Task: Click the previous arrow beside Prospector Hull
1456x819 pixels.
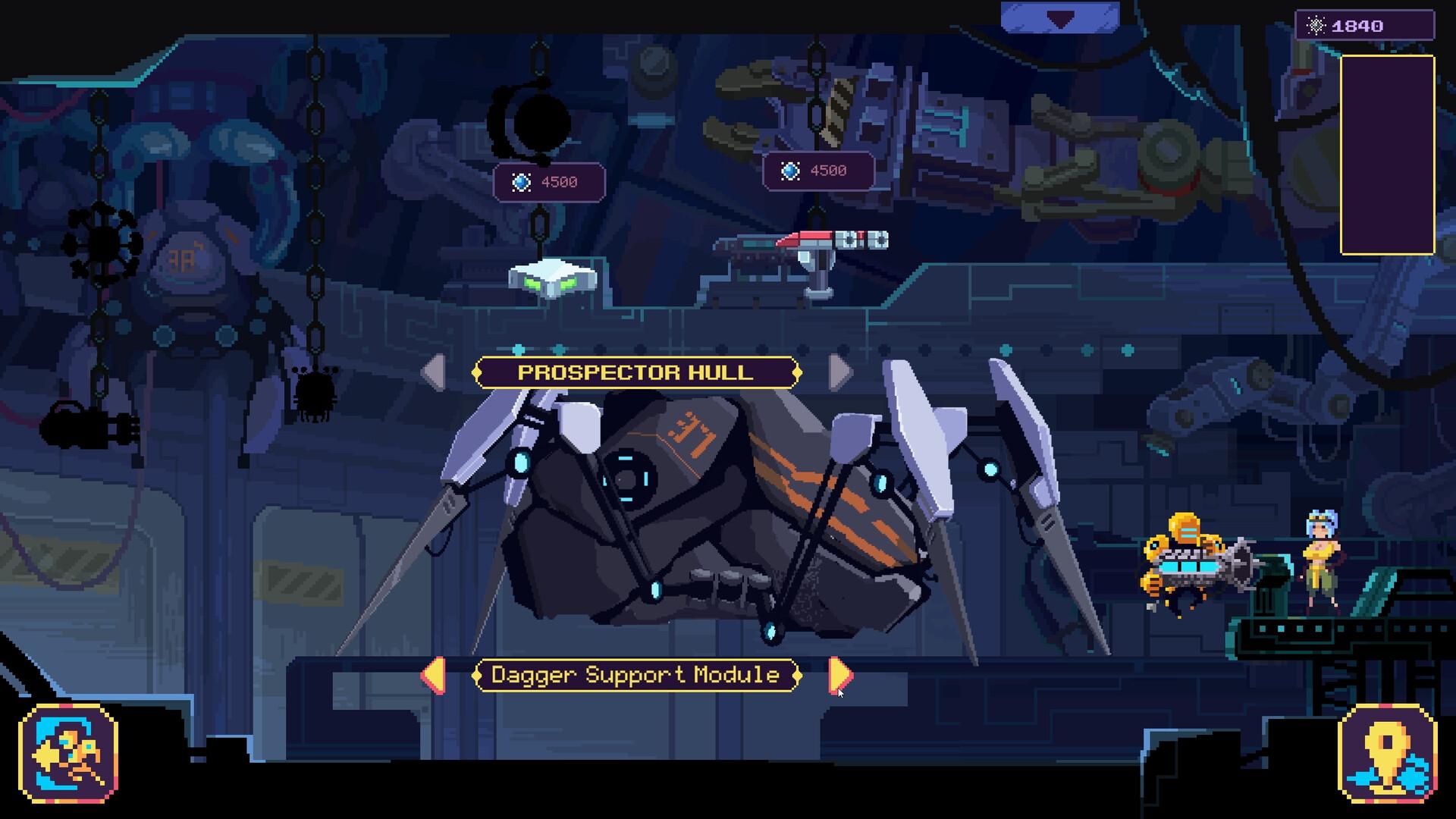Action: coord(433,372)
